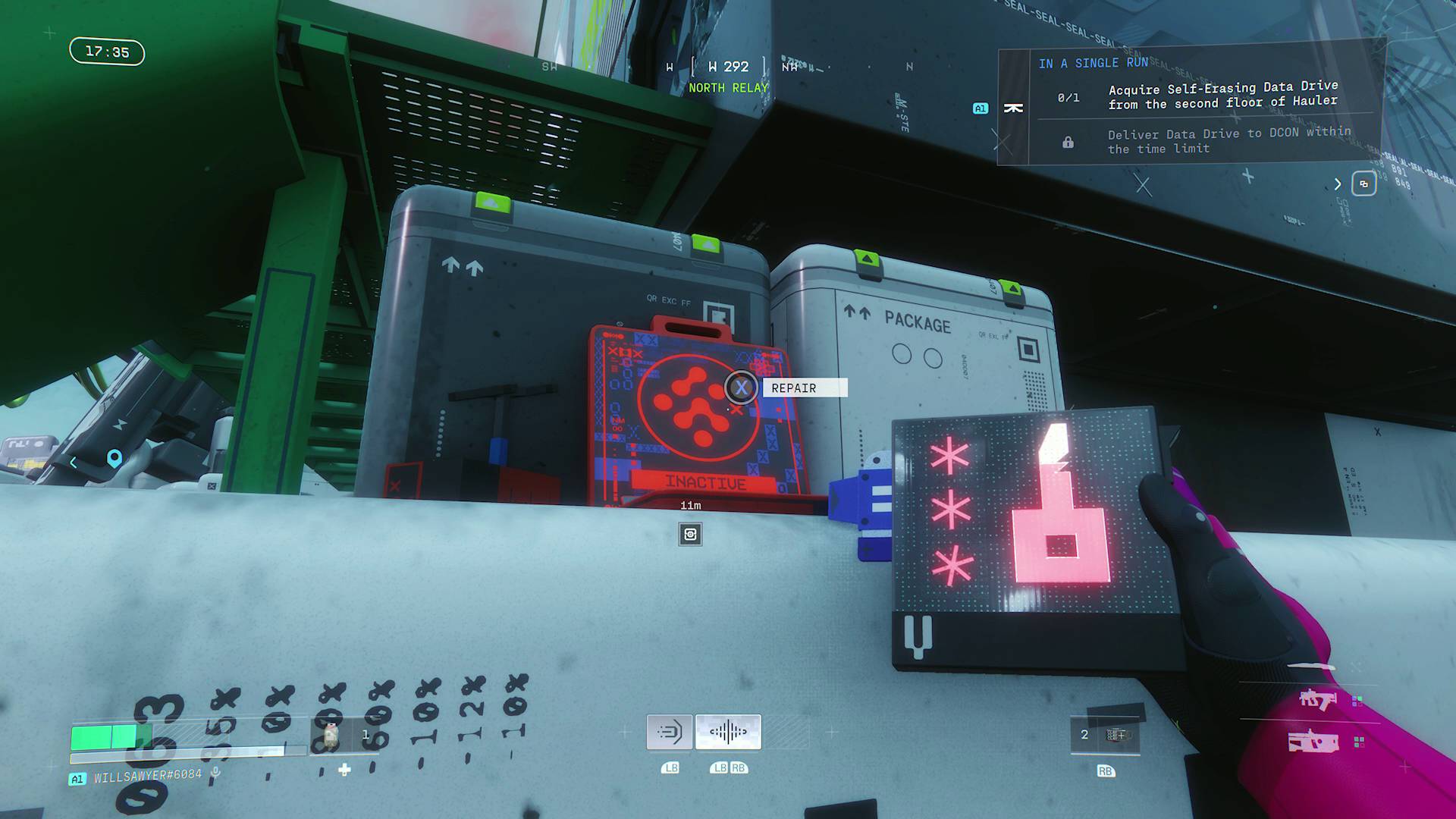1456x819 pixels.
Task: Toggle quest sharing via the panel's corner icon
Action: 1365,184
